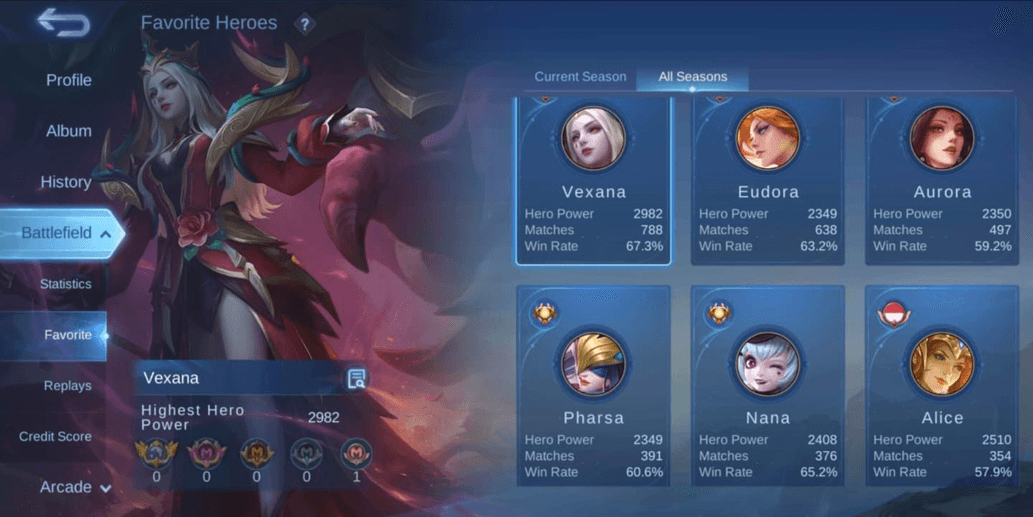Open the Favorite Heroes help icon
The image size is (1033, 517).
[x=305, y=24]
